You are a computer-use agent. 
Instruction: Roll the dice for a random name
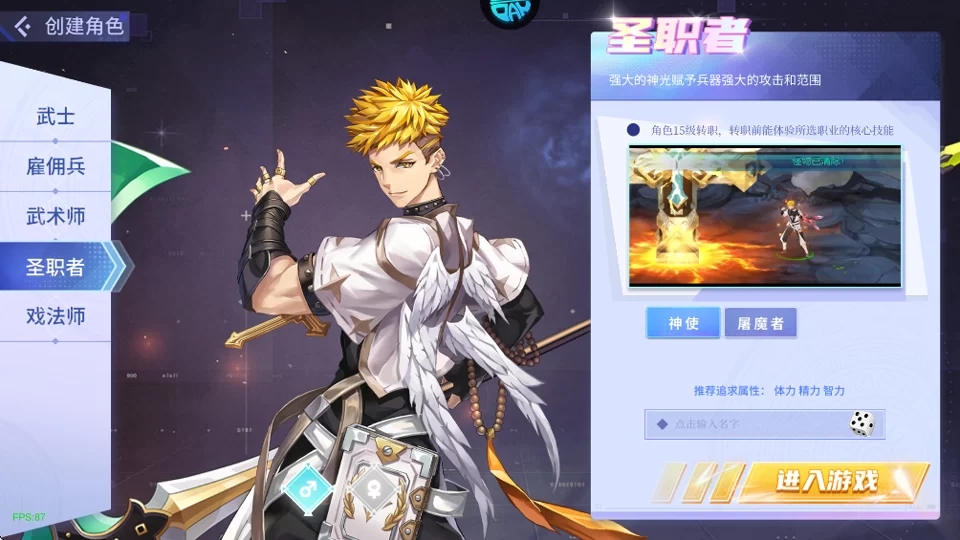[x=862, y=424]
